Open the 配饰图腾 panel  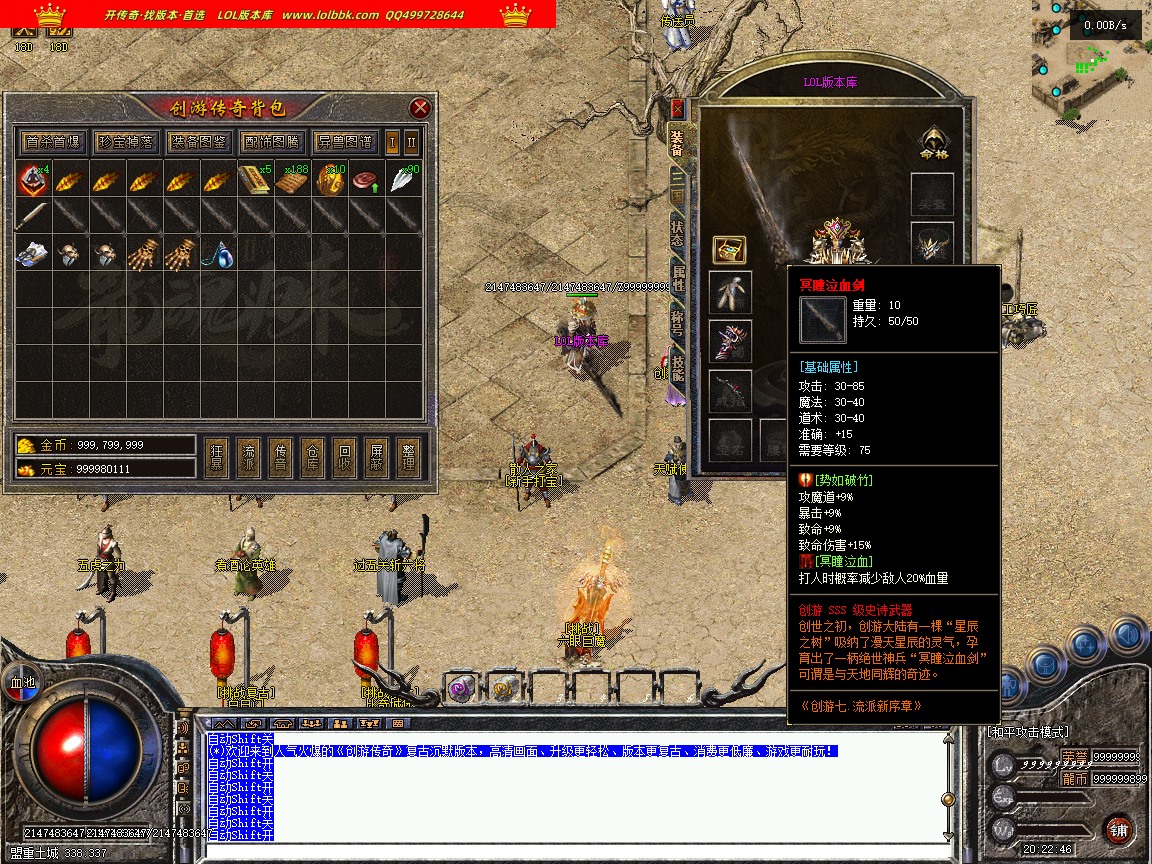(x=271, y=141)
